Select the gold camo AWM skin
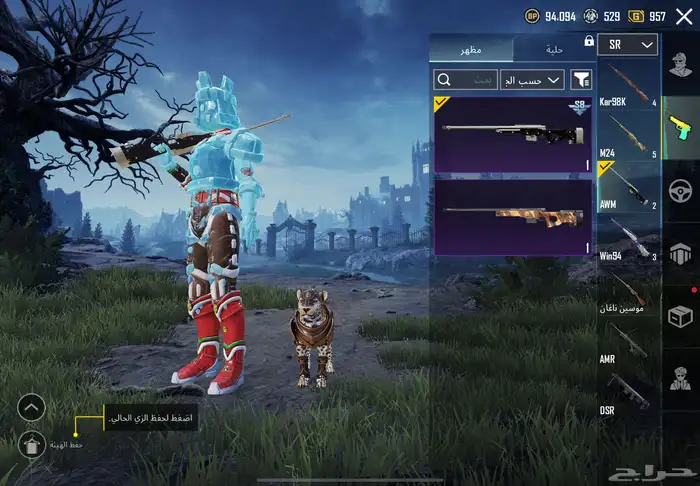The width and height of the screenshot is (700, 486). tap(513, 216)
